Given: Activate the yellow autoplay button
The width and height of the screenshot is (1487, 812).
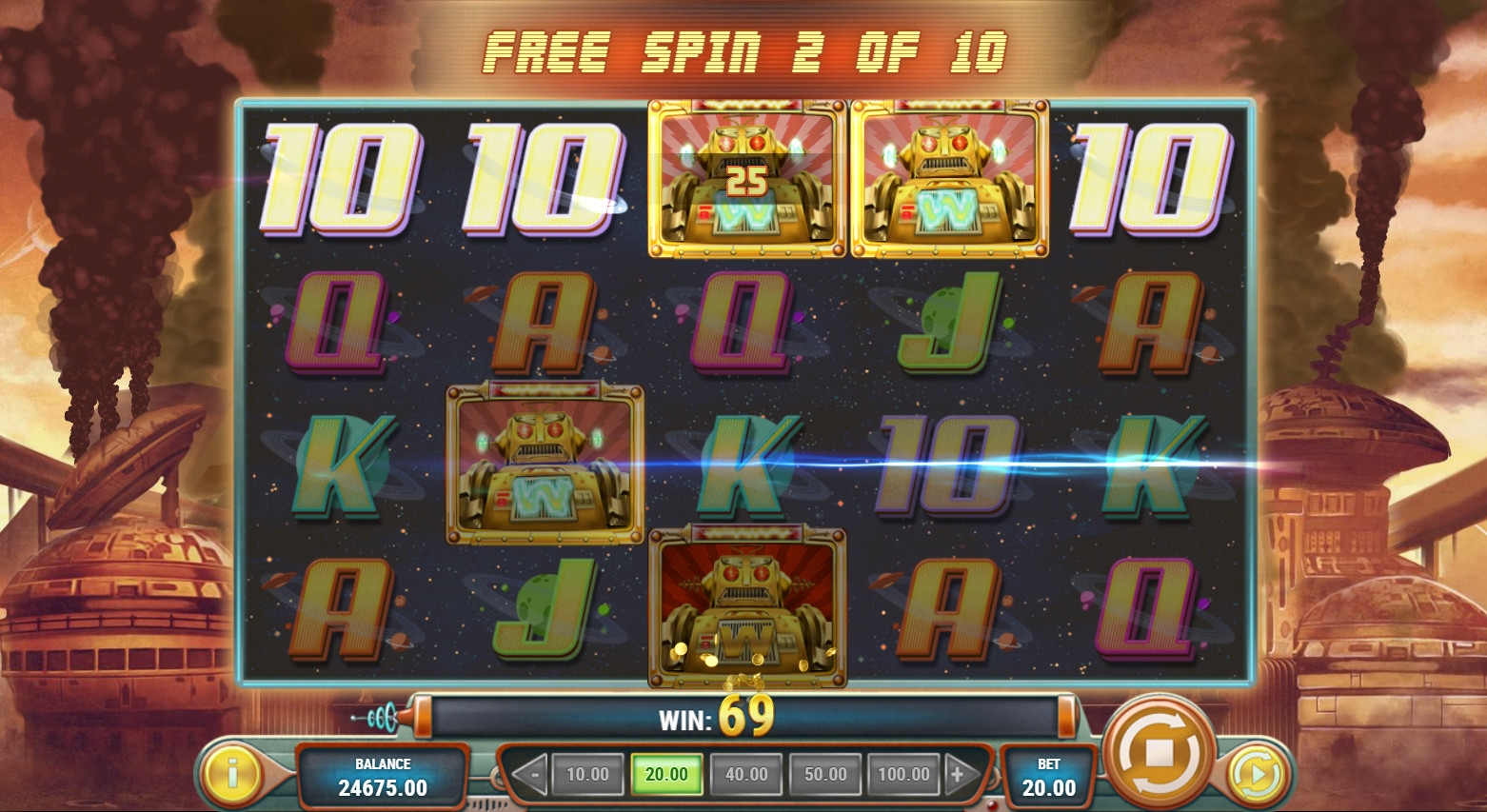Looking at the screenshot, I should (1256, 775).
